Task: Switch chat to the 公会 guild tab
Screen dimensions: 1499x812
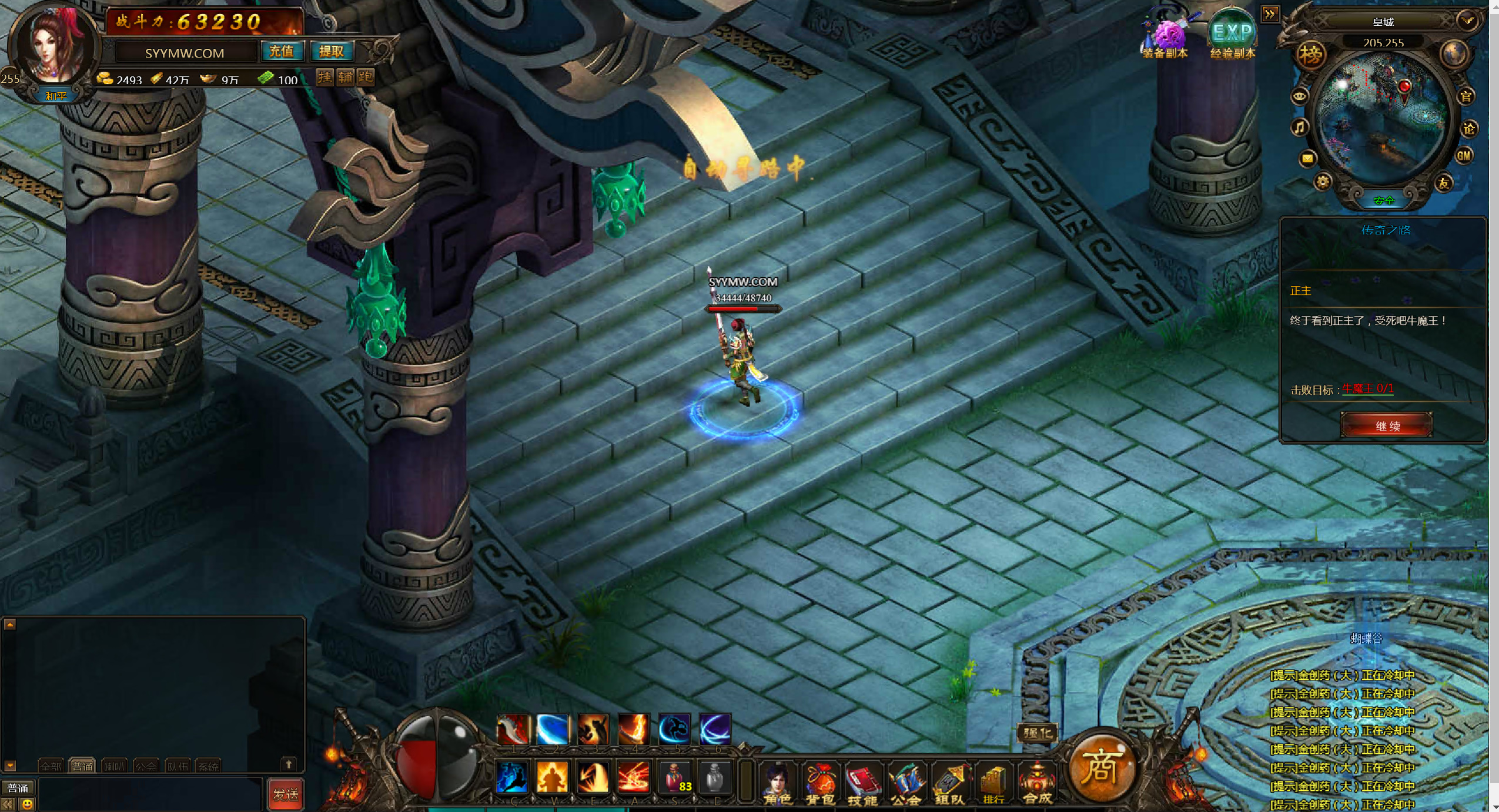Action: (x=145, y=766)
